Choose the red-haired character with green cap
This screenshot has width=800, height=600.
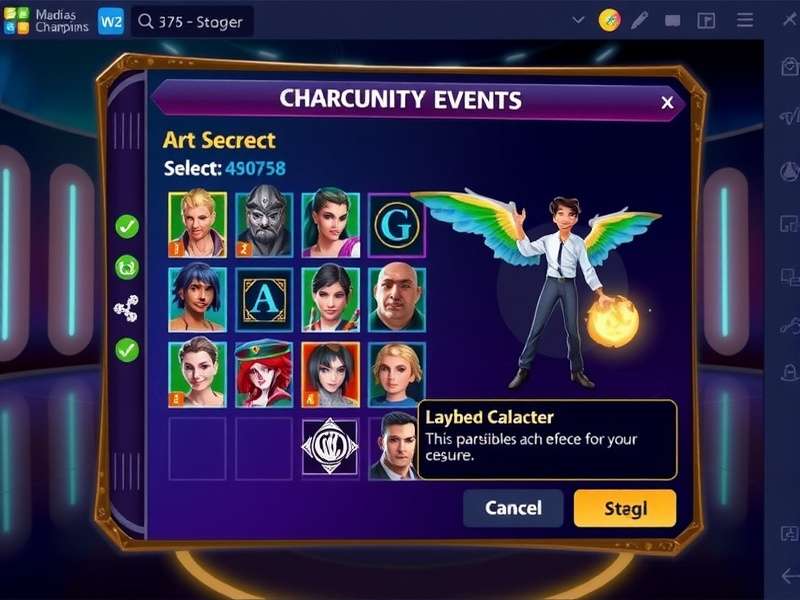(x=264, y=373)
